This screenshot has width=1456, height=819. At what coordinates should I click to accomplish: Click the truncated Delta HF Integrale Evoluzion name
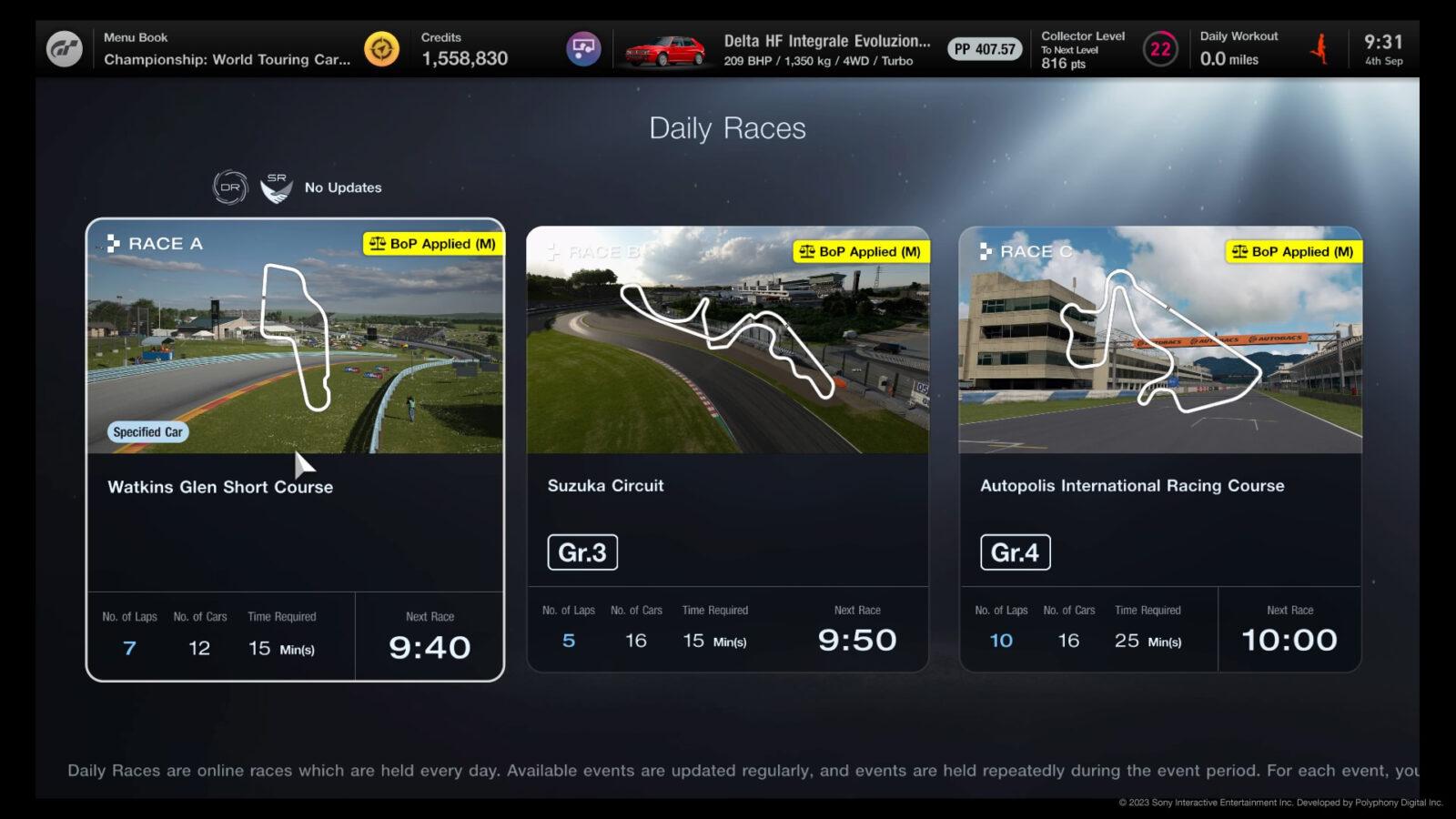point(826,41)
